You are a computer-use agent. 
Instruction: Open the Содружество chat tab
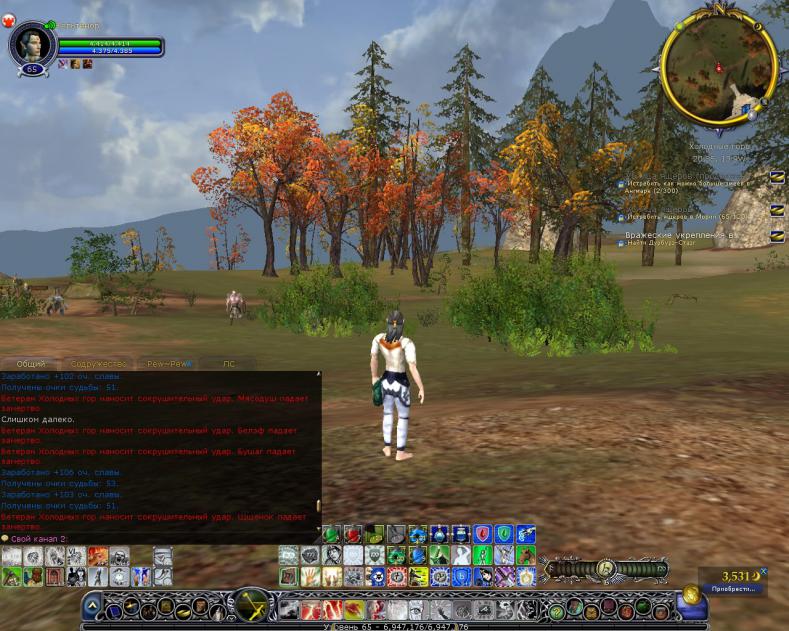point(98,364)
